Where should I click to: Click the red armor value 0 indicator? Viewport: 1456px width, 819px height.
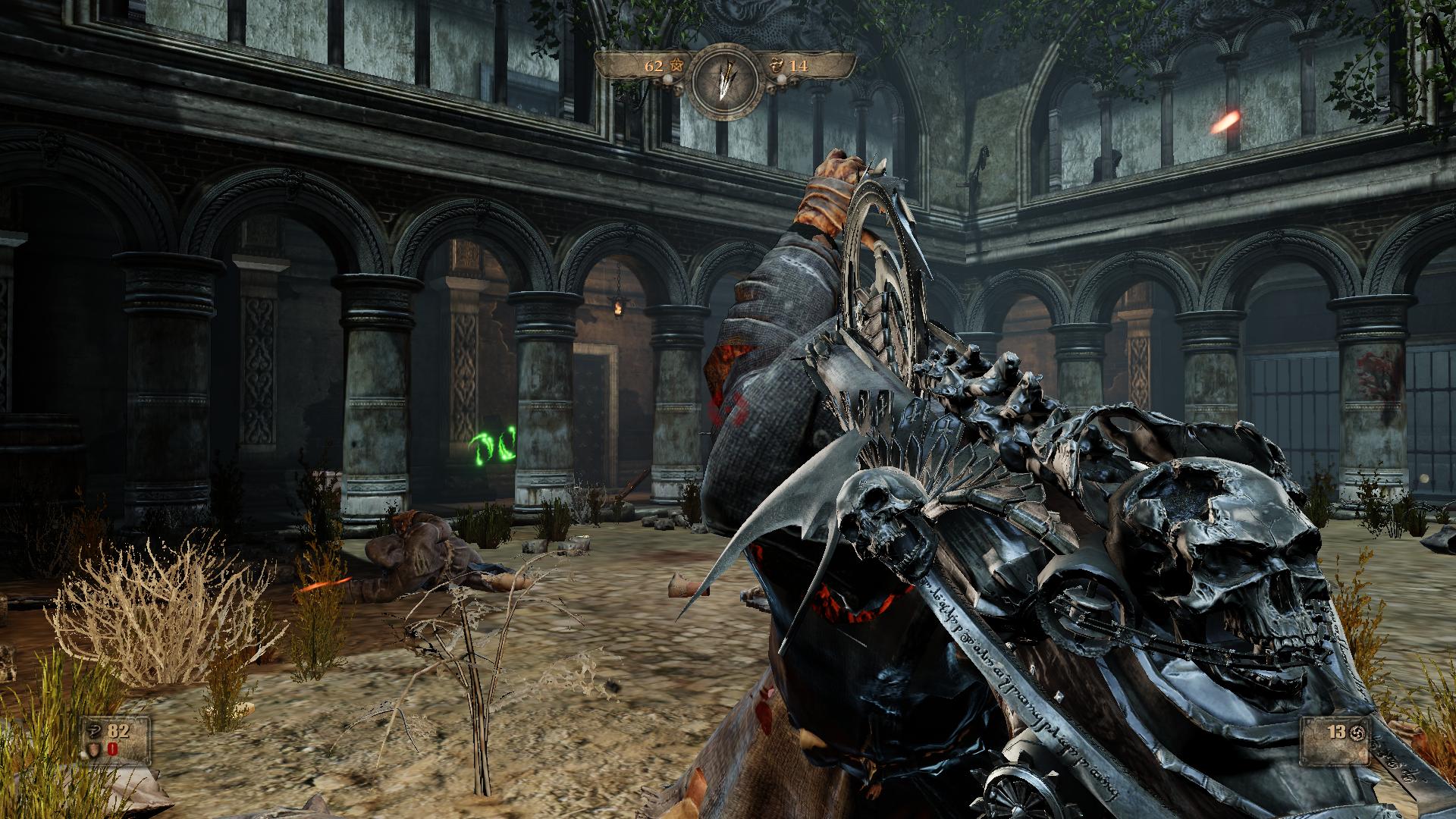click(x=112, y=748)
